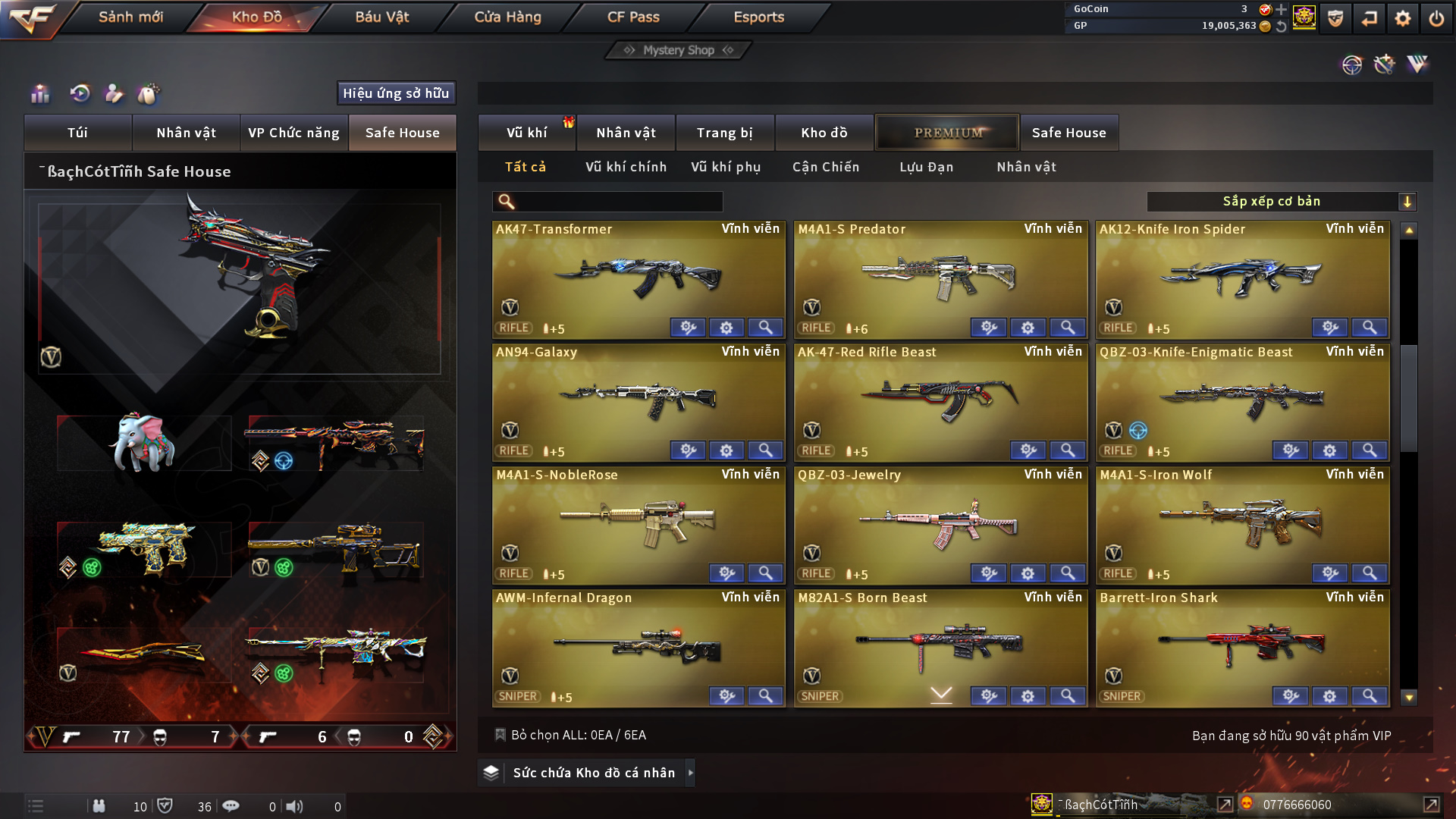Select the Vũ khí inventory tab
This screenshot has width=1456, height=819.
pos(526,133)
